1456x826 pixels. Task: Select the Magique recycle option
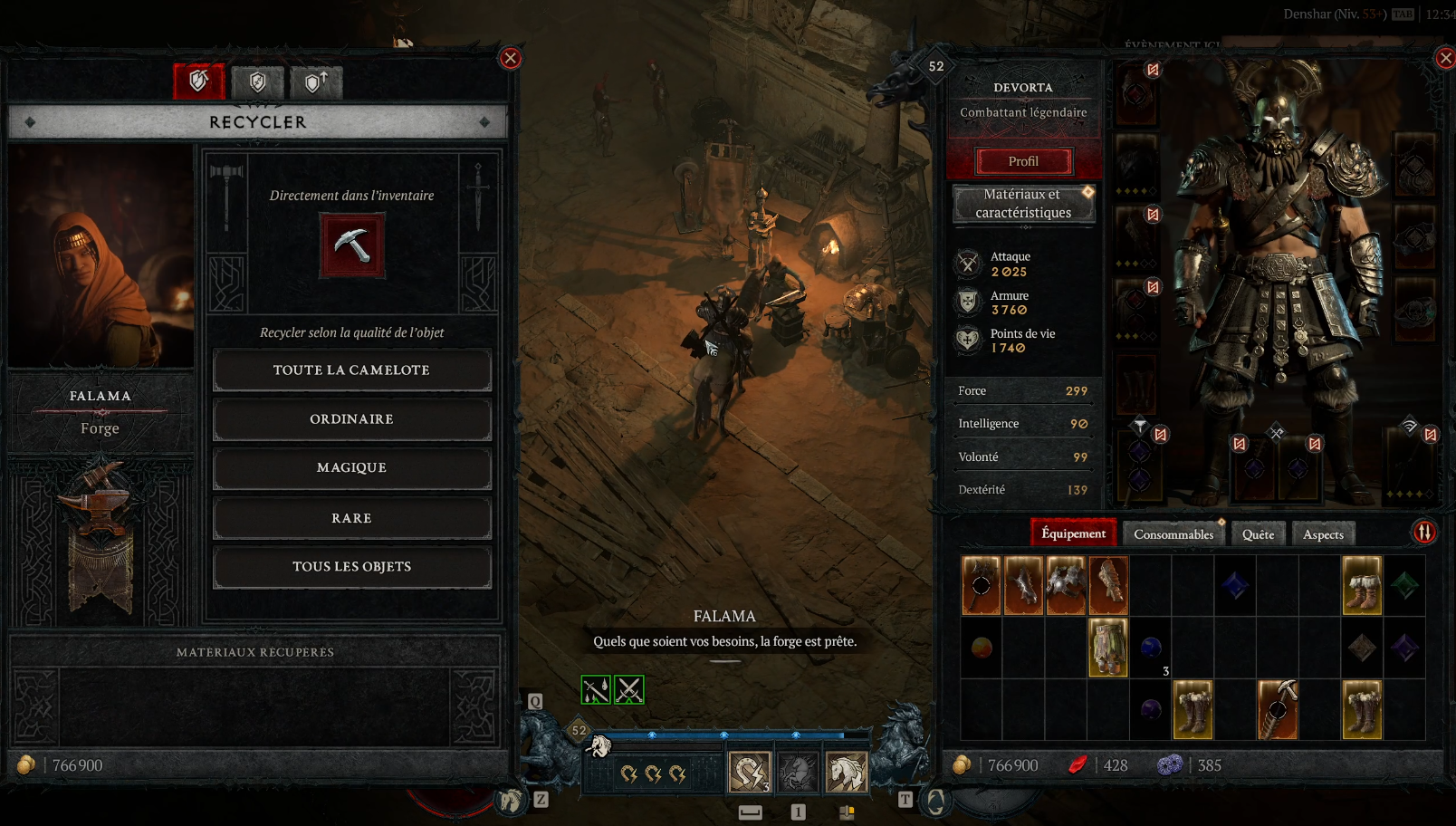pyautogui.click(x=351, y=468)
